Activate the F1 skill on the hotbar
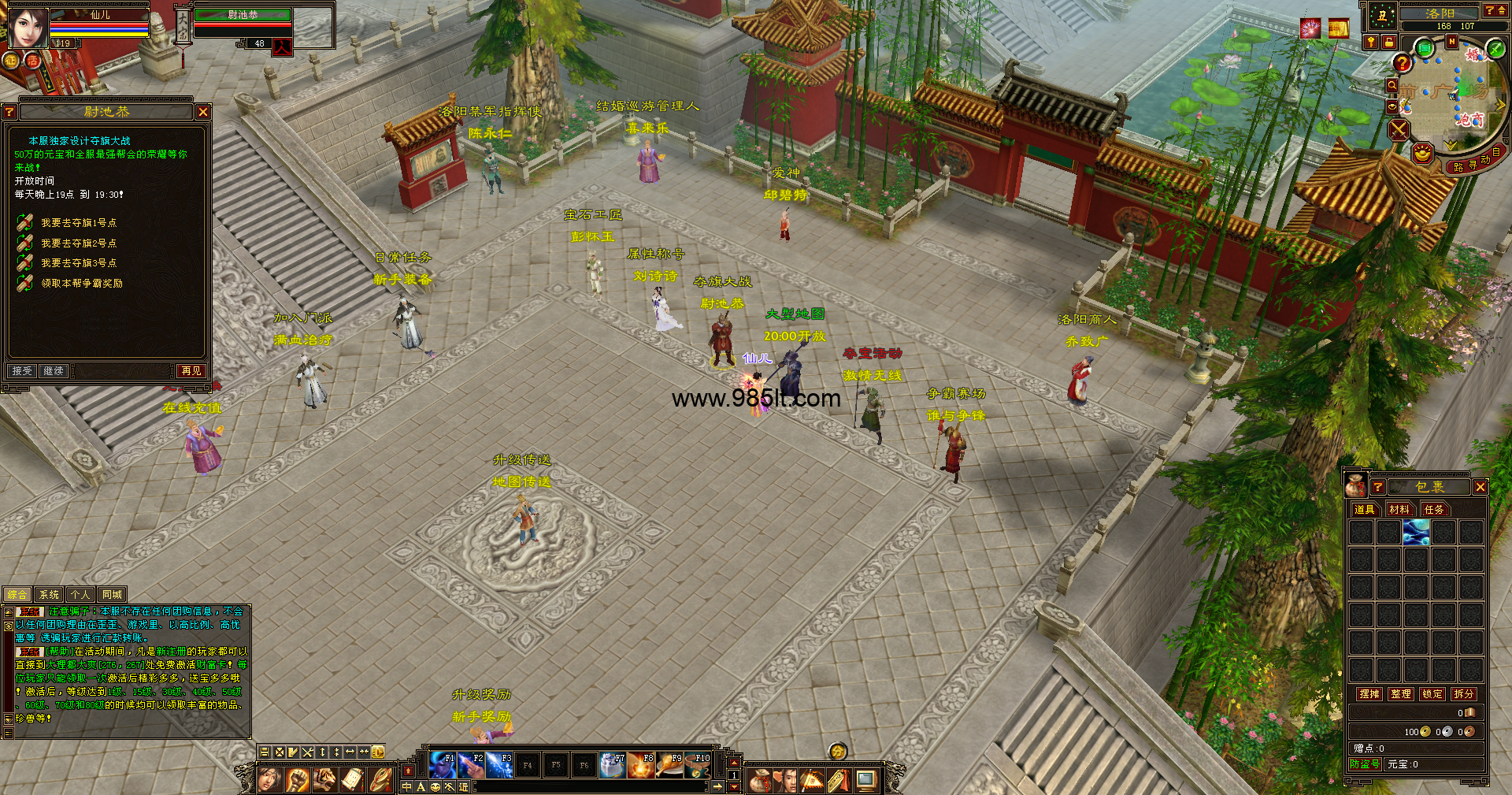Image resolution: width=1512 pixels, height=795 pixels. 443,765
